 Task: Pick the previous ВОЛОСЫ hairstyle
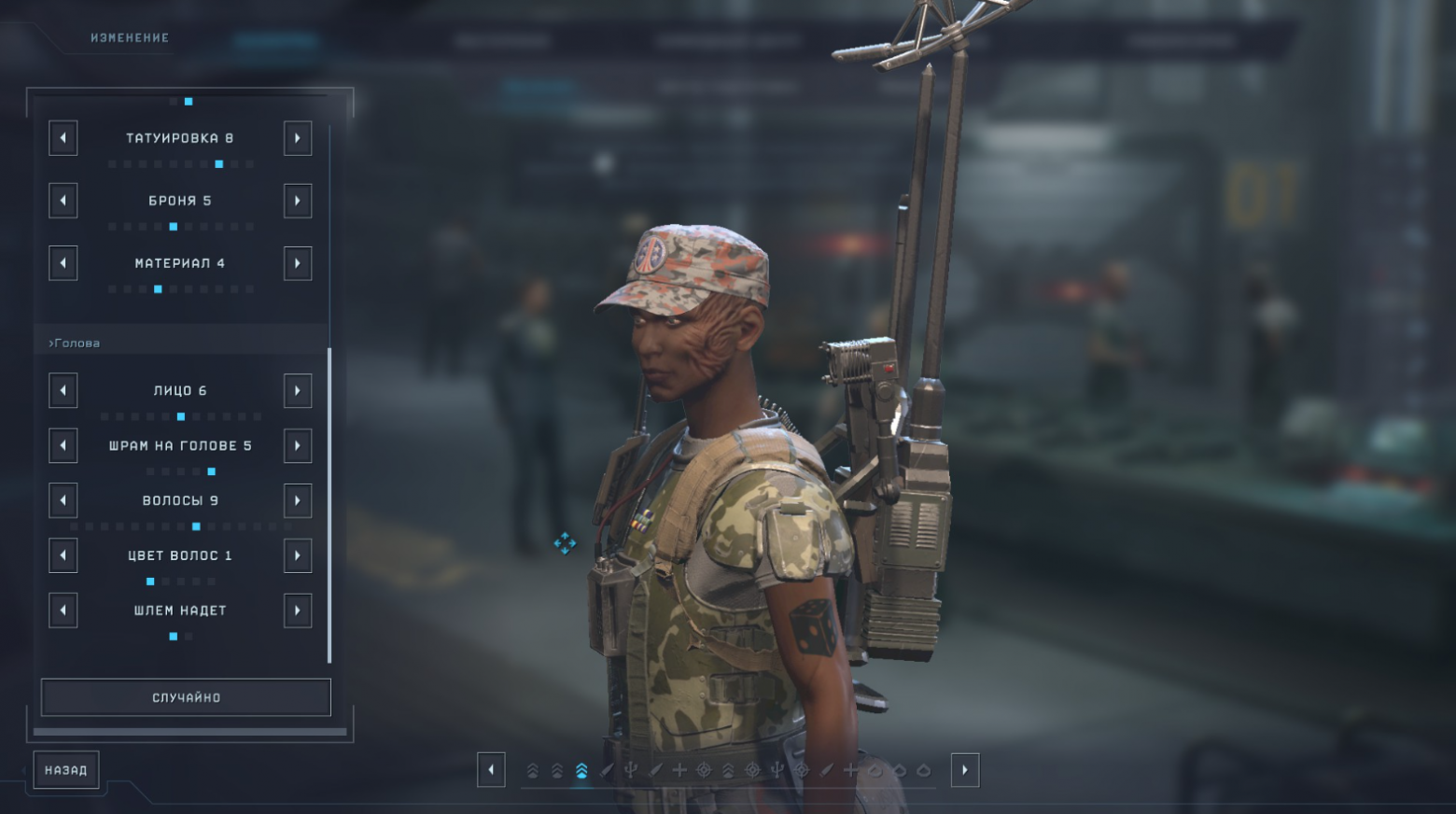63,500
